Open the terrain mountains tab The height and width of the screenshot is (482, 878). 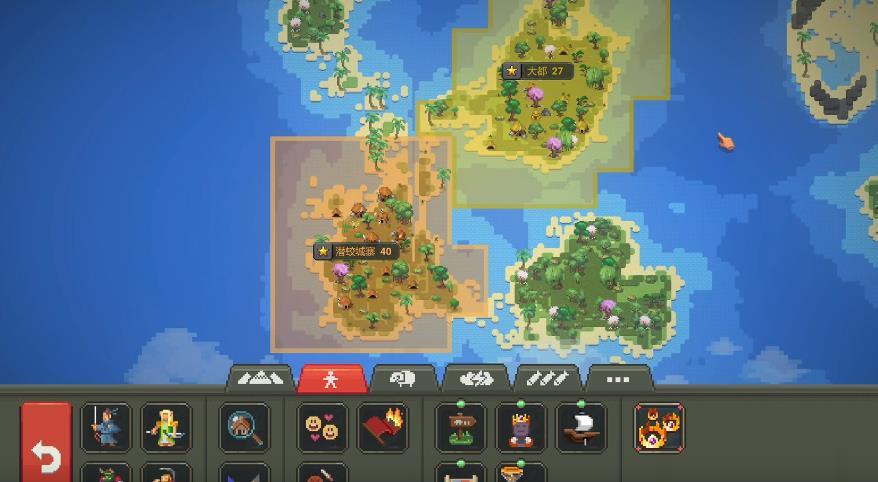260,379
